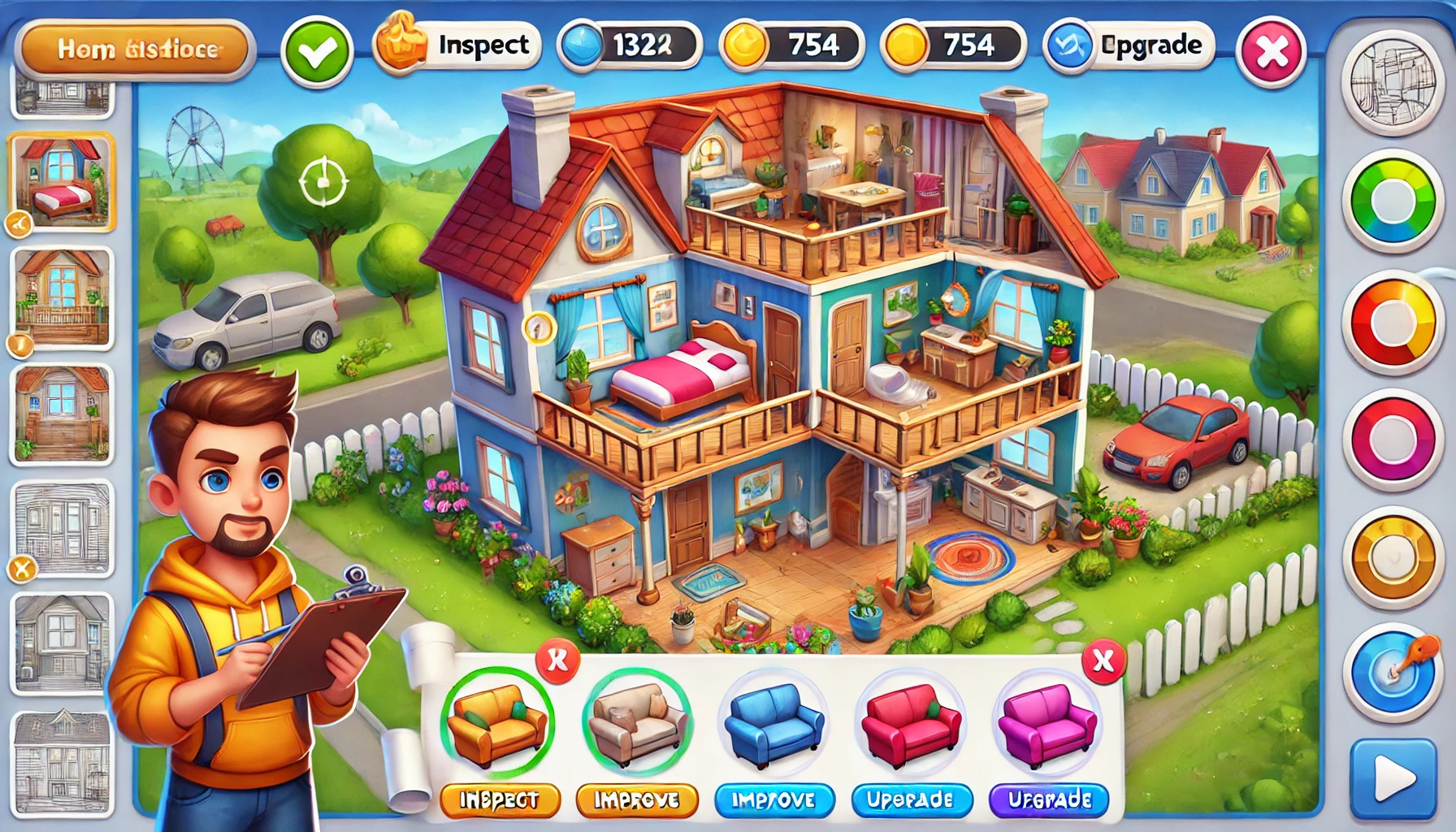Choose the solid orange color ring
This screenshot has height=832, width=1456.
click(x=1393, y=558)
